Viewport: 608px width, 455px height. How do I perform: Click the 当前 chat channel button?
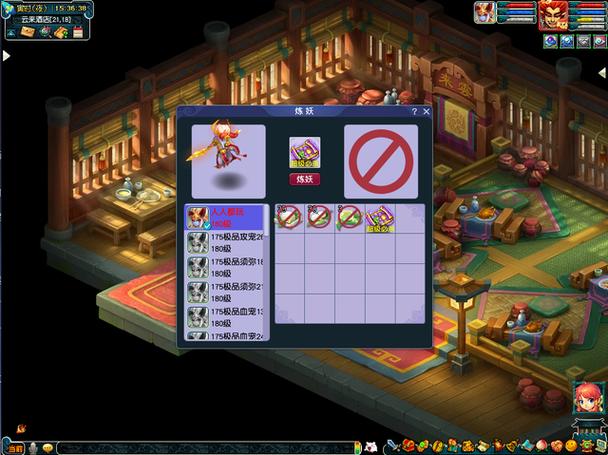pos(14,447)
